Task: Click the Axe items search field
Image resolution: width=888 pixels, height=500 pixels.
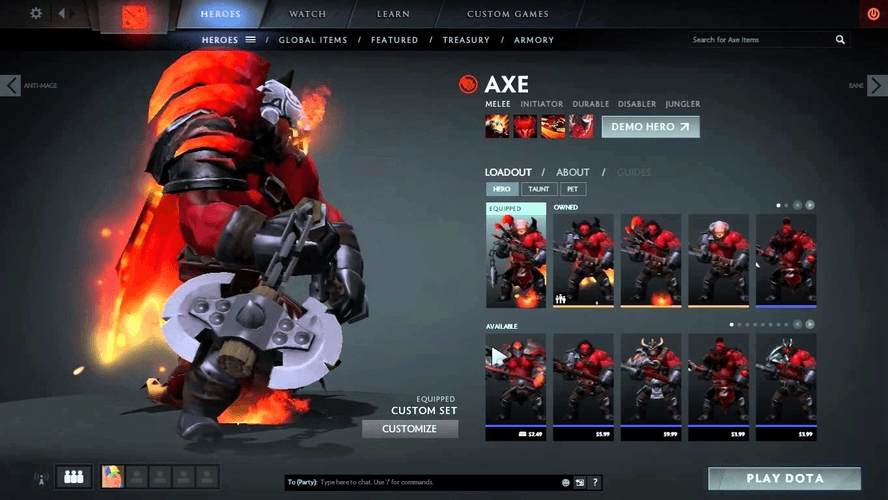Action: (x=760, y=40)
